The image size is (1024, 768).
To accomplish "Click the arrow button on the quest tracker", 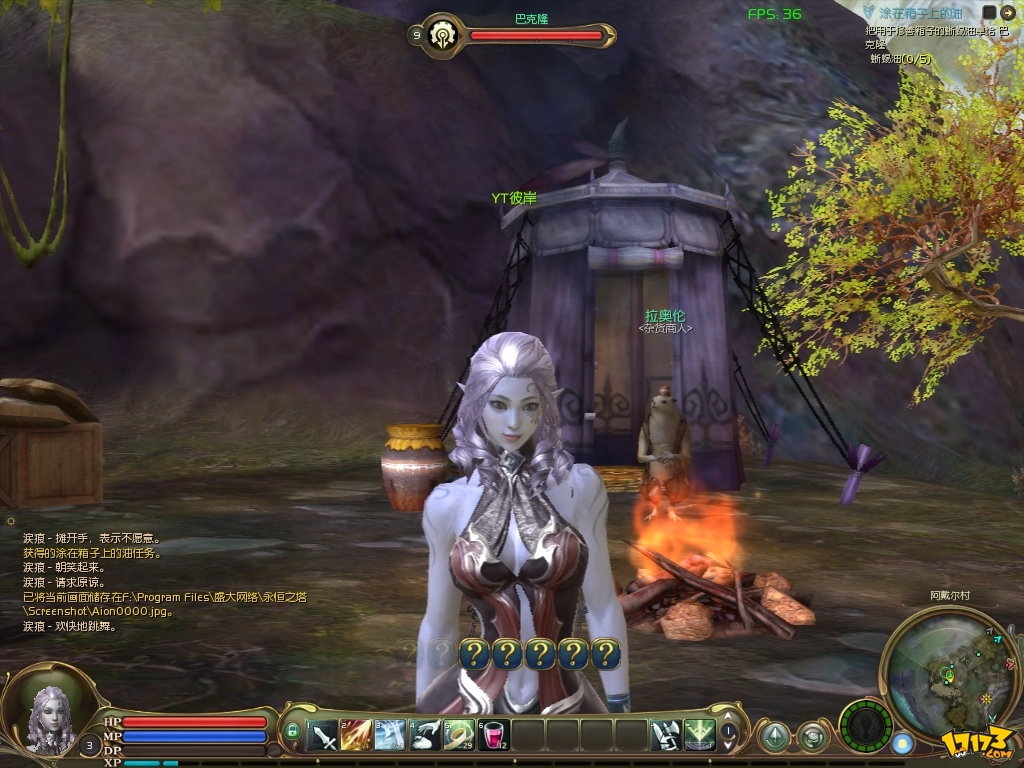I will click(1007, 13).
